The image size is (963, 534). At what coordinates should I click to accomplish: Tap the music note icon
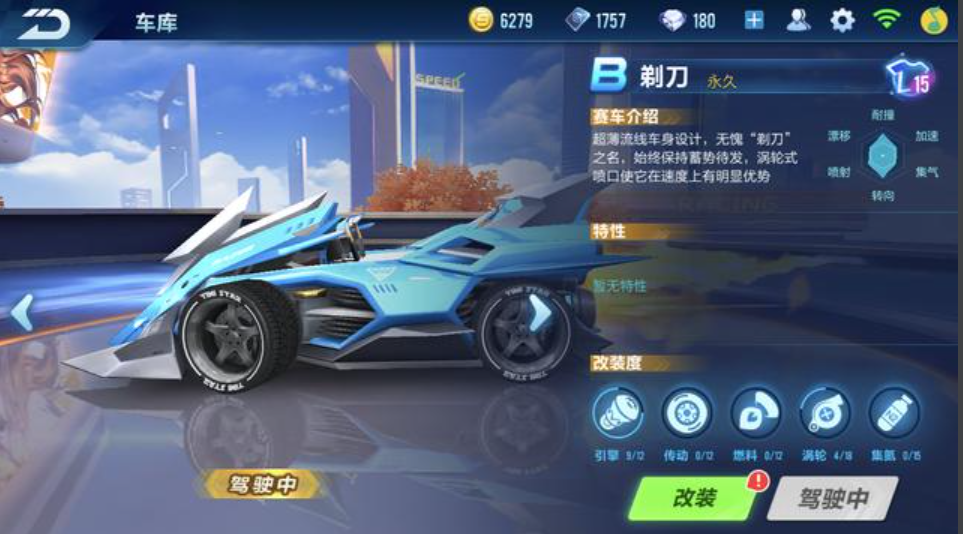[934, 20]
